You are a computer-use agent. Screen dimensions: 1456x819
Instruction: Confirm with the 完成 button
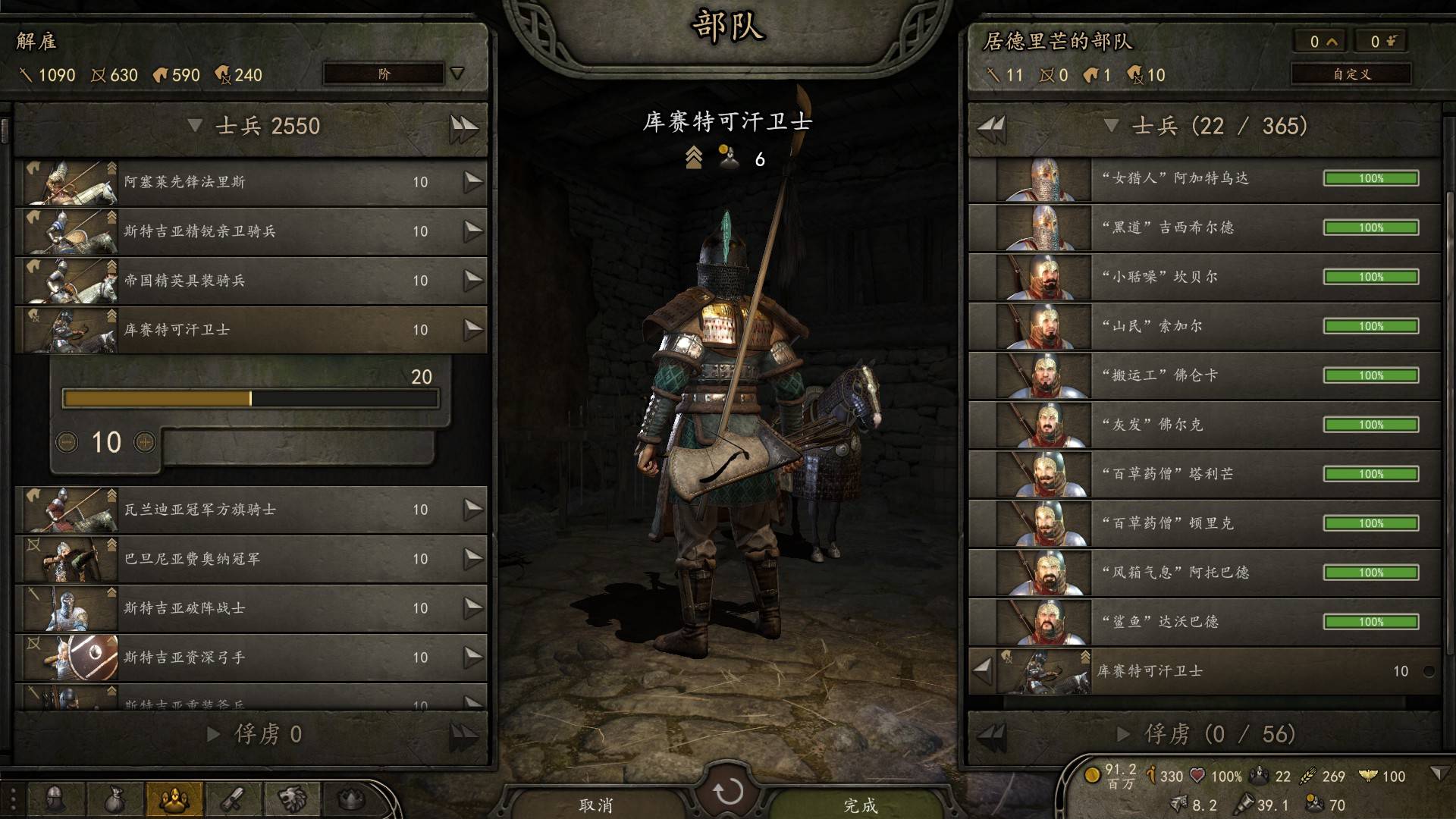[x=861, y=805]
